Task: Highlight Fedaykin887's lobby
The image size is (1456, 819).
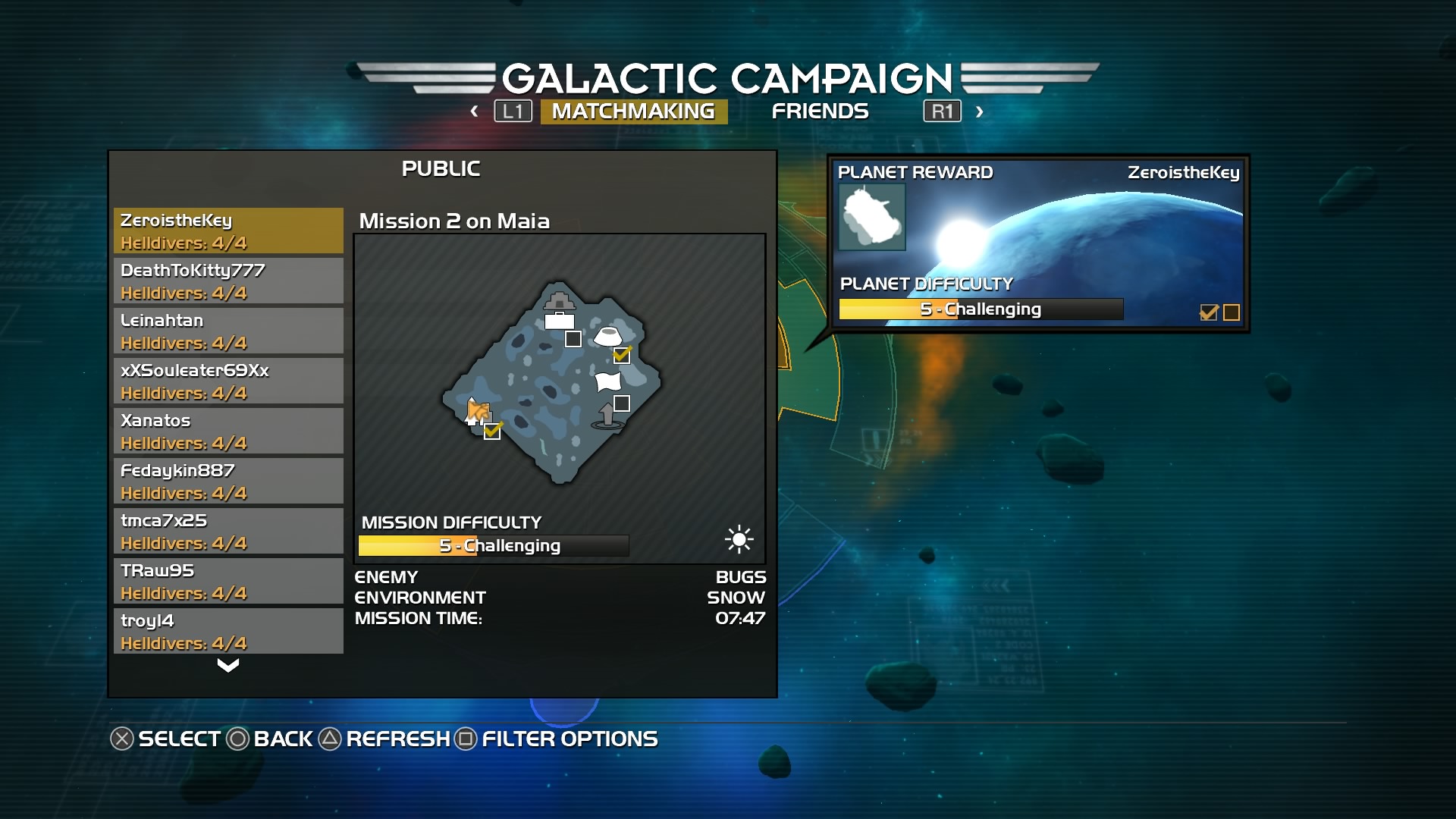Action: coord(228,481)
